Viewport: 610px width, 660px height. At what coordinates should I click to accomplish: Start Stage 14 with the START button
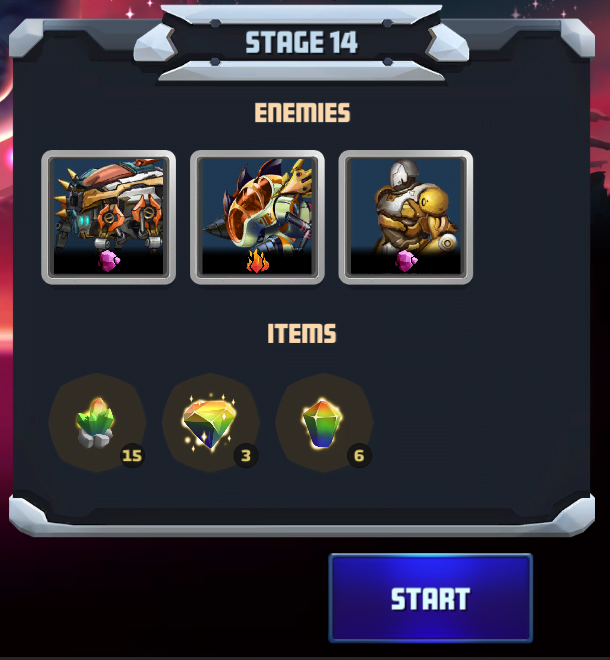[430, 598]
